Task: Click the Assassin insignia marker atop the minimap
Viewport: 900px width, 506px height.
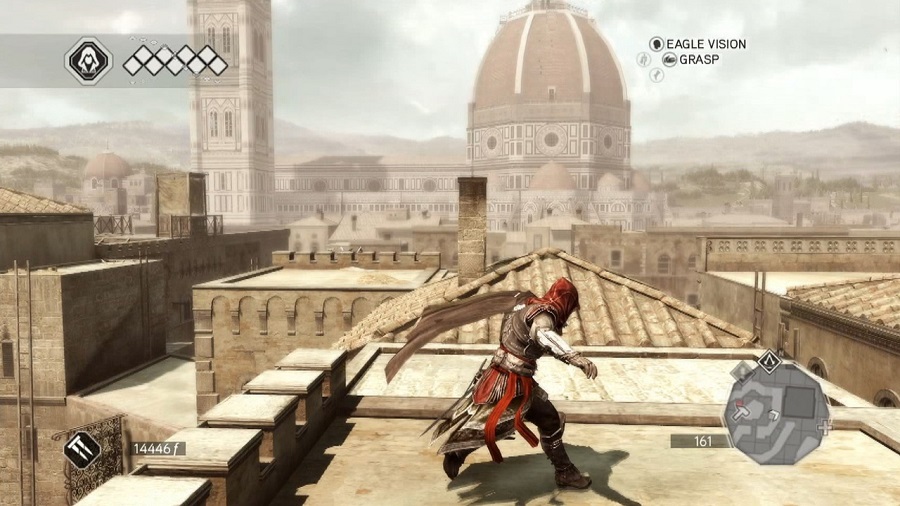Action: 767,360
